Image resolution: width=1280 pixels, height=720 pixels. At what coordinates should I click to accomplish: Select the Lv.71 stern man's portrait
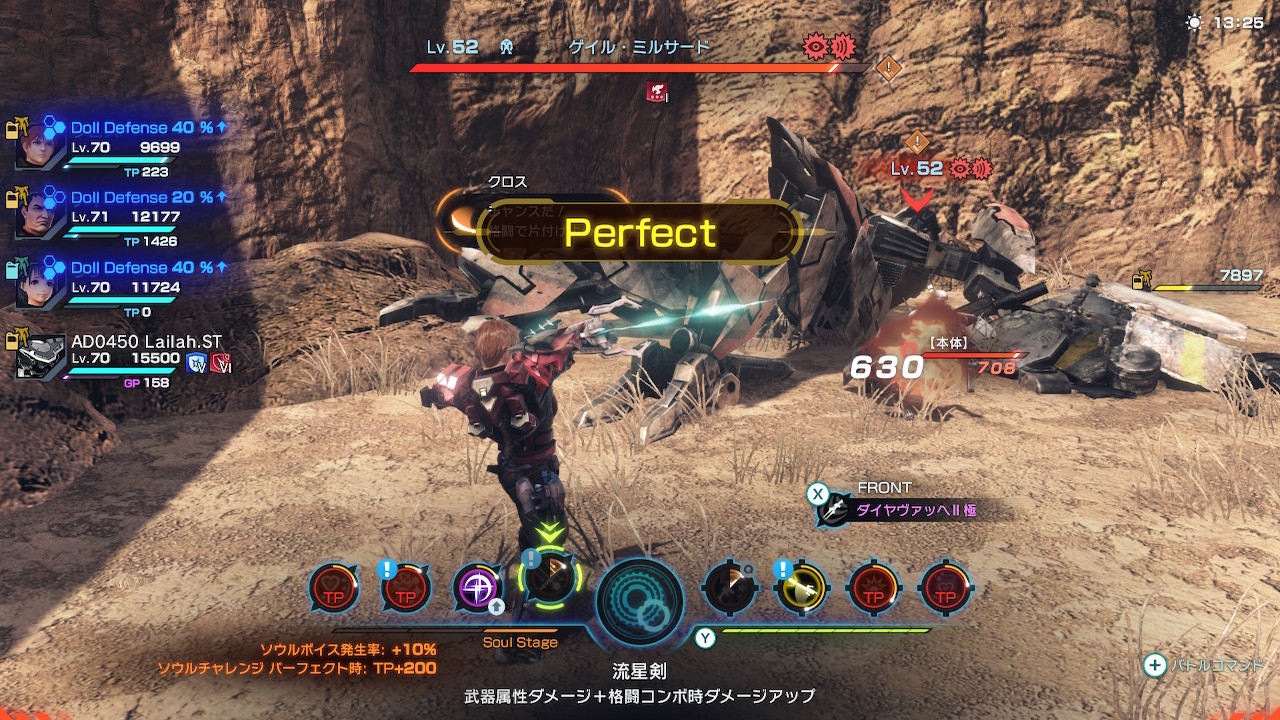tap(39, 214)
